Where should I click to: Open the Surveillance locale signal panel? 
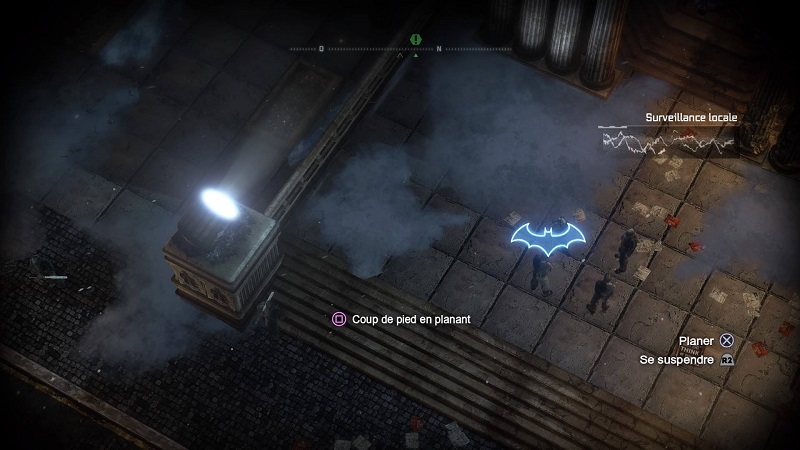click(668, 140)
